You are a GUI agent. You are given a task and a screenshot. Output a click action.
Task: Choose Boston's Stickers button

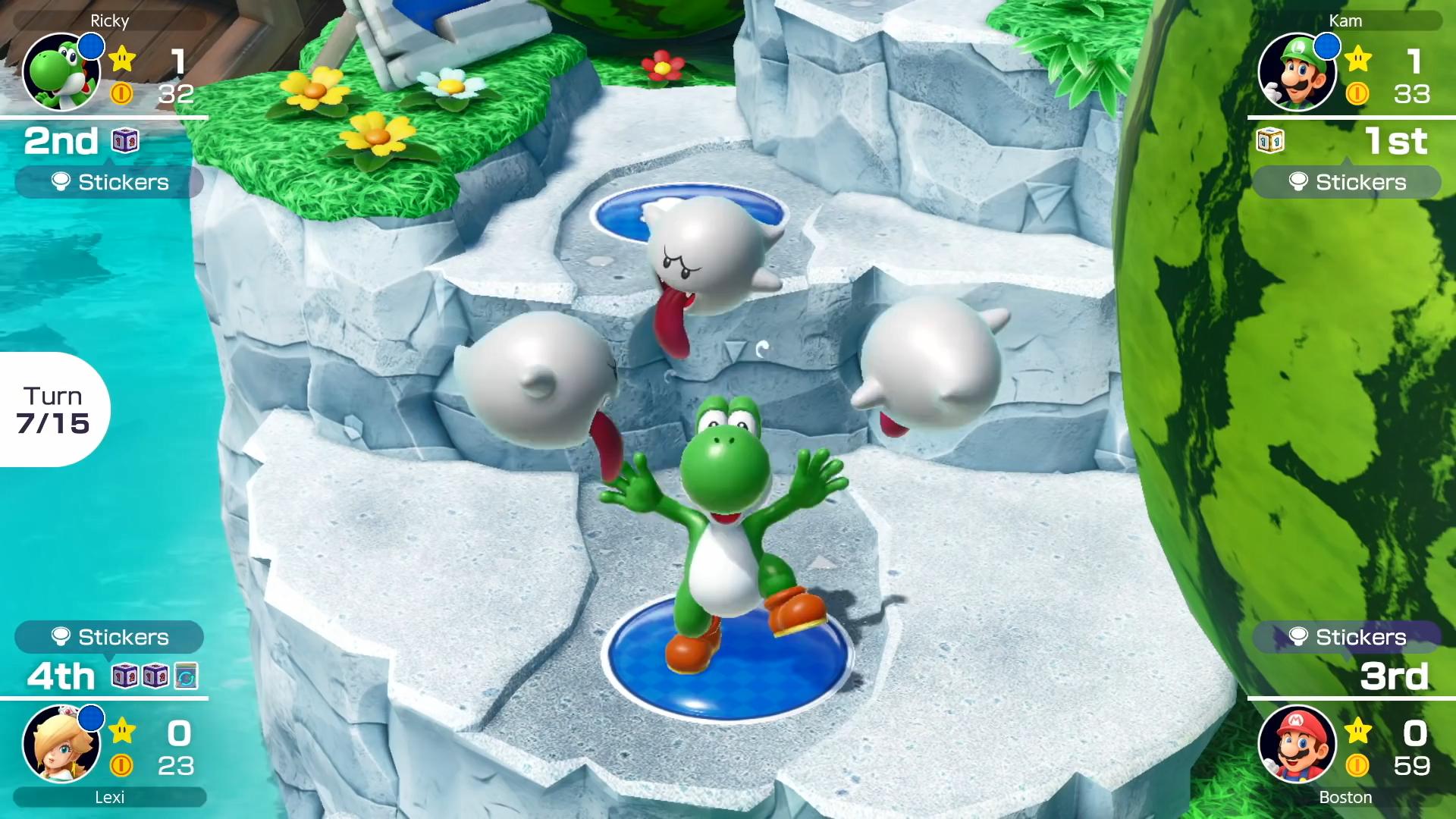[x=1347, y=637]
